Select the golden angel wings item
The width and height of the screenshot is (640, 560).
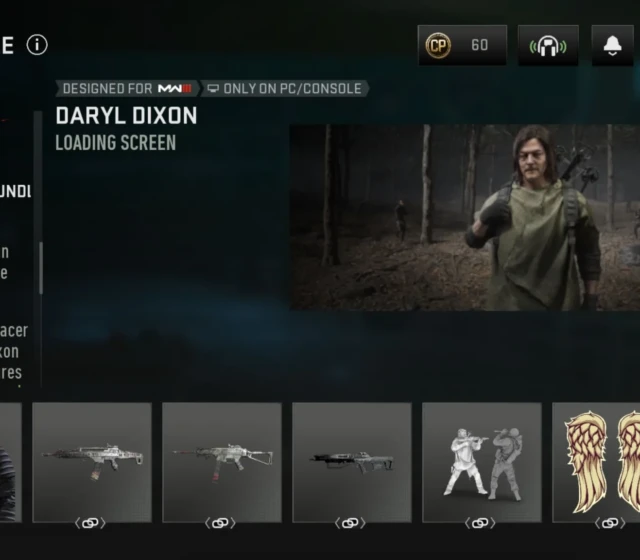click(597, 462)
